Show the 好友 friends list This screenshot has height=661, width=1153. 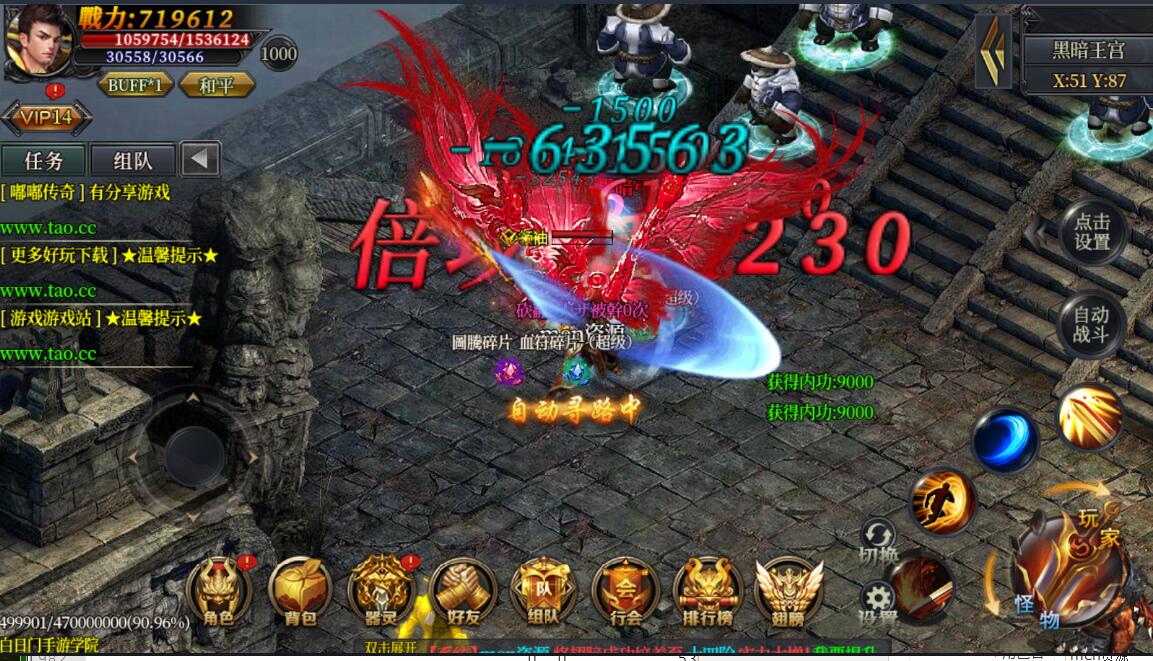click(x=463, y=592)
